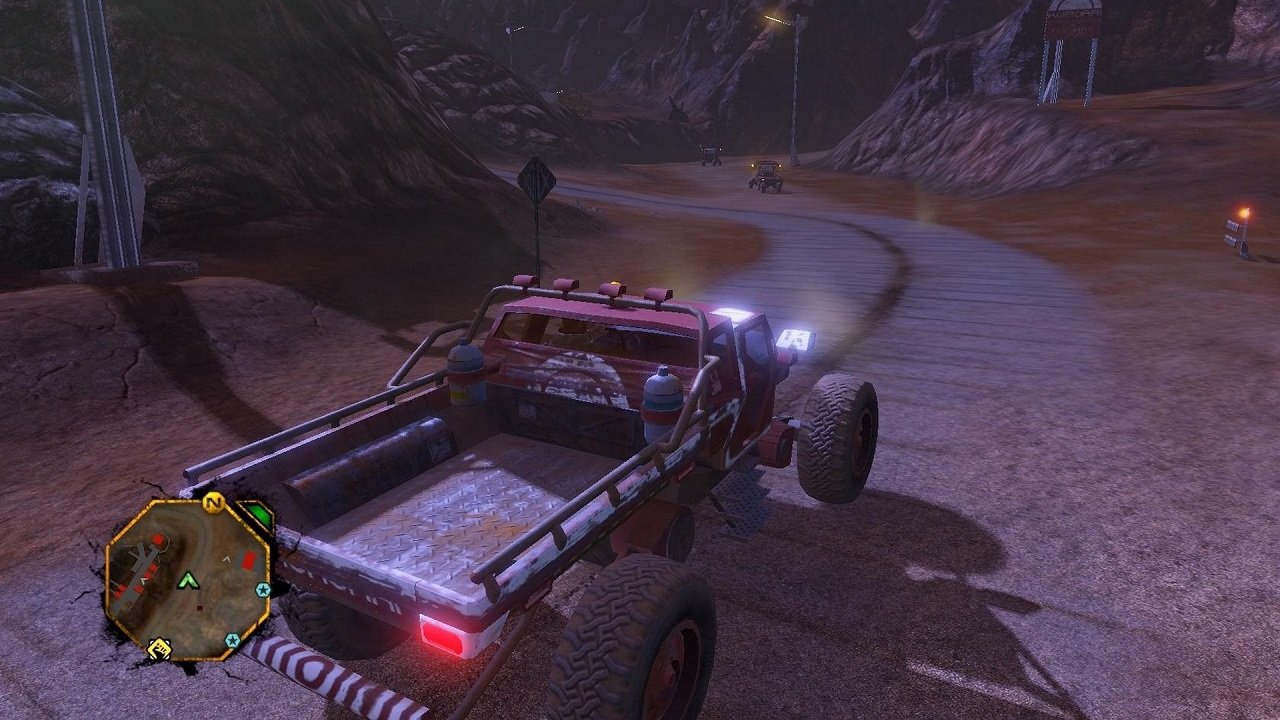Click the yellow sign marker at minimap bottom
Viewport: 1280px width, 720px height.
click(x=160, y=647)
